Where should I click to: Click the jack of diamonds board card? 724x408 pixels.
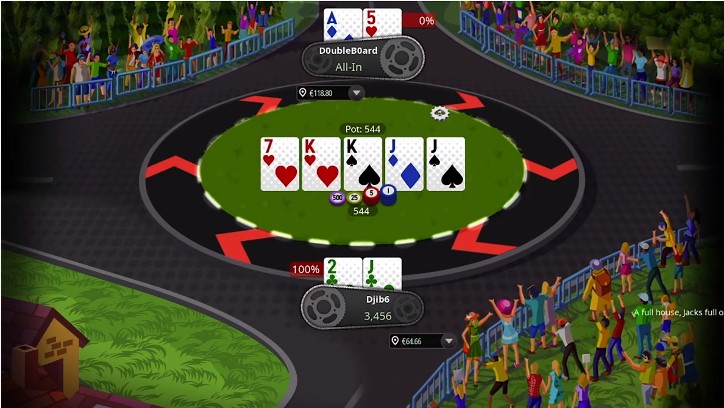404,163
